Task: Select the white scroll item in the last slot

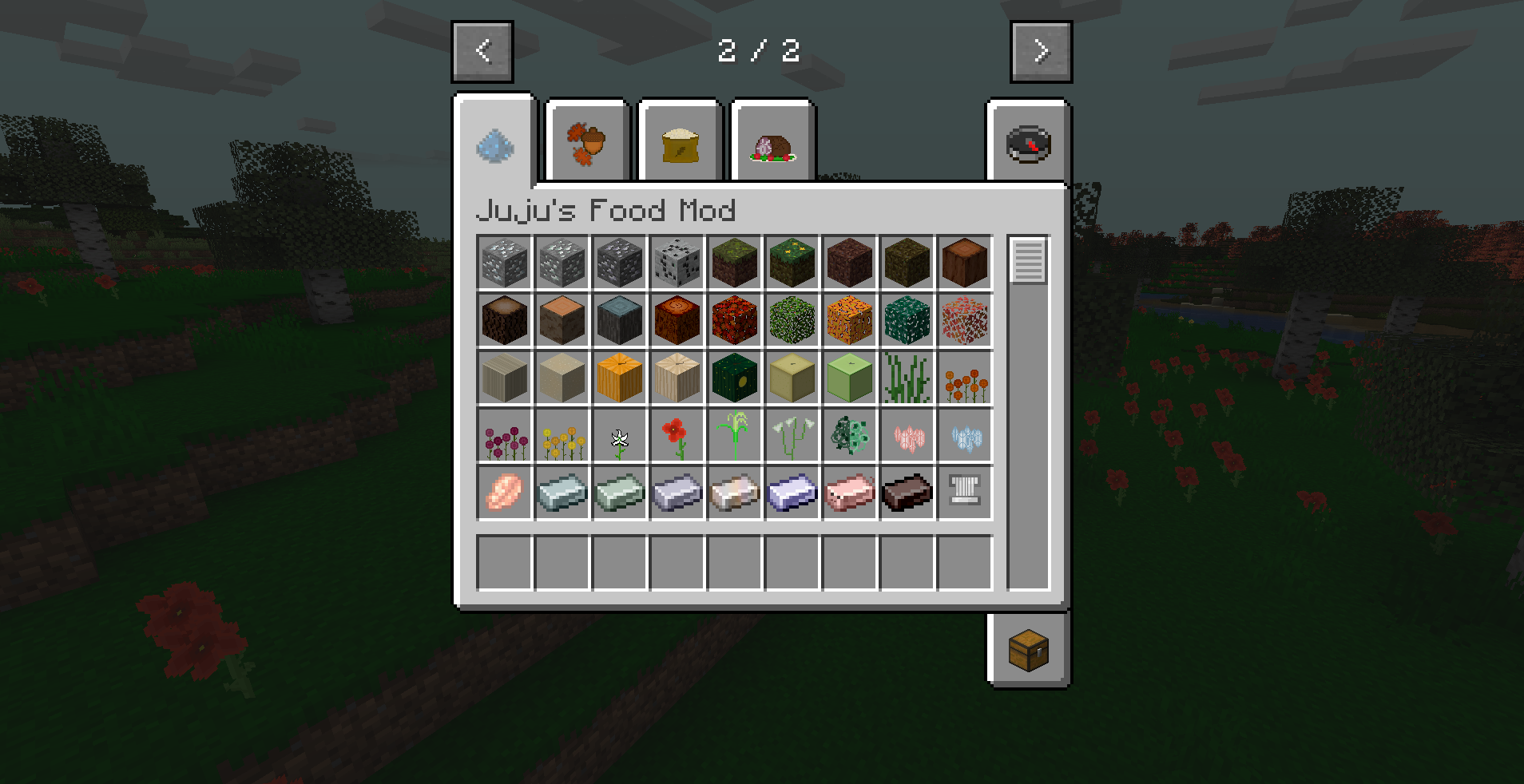Action: pos(964,492)
